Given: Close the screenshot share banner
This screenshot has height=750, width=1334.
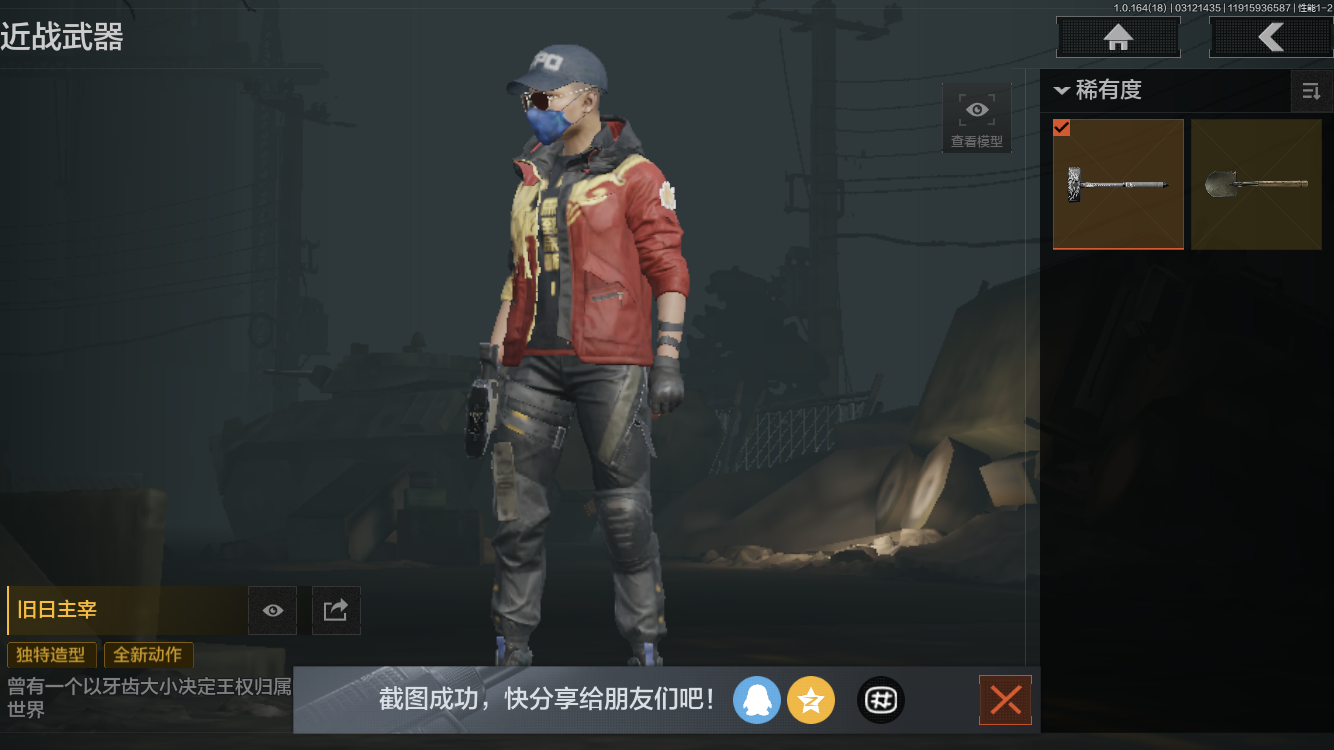Looking at the screenshot, I should [x=1005, y=700].
